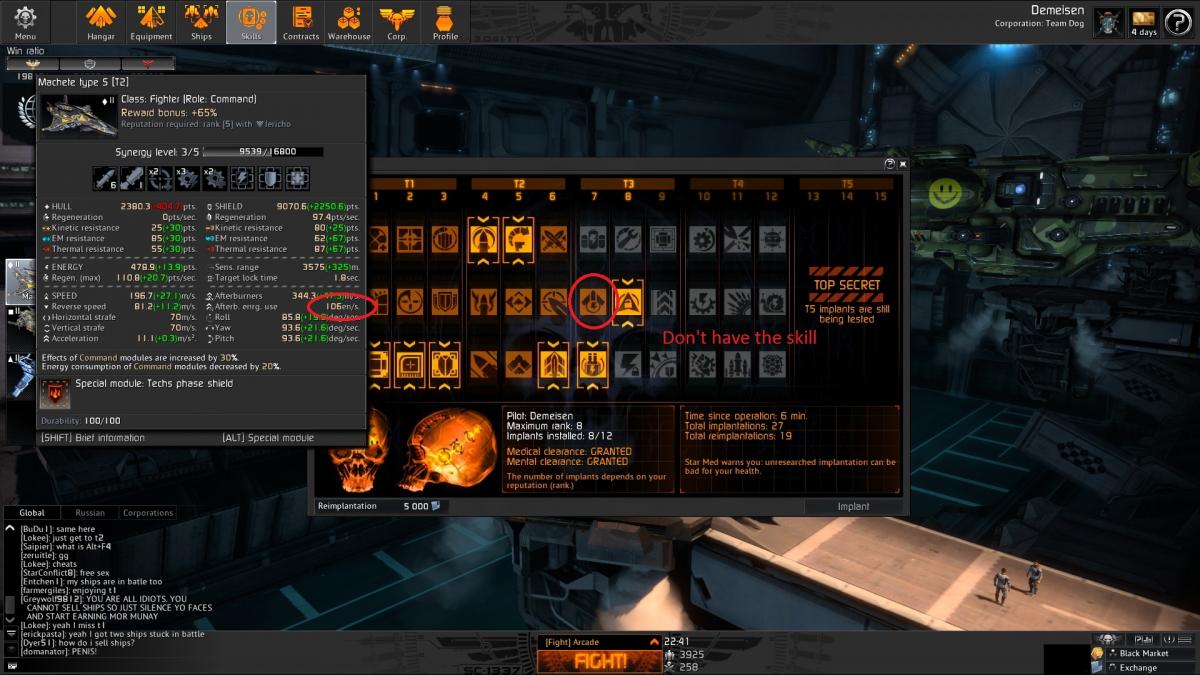Open the Exchange

pos(1138,667)
